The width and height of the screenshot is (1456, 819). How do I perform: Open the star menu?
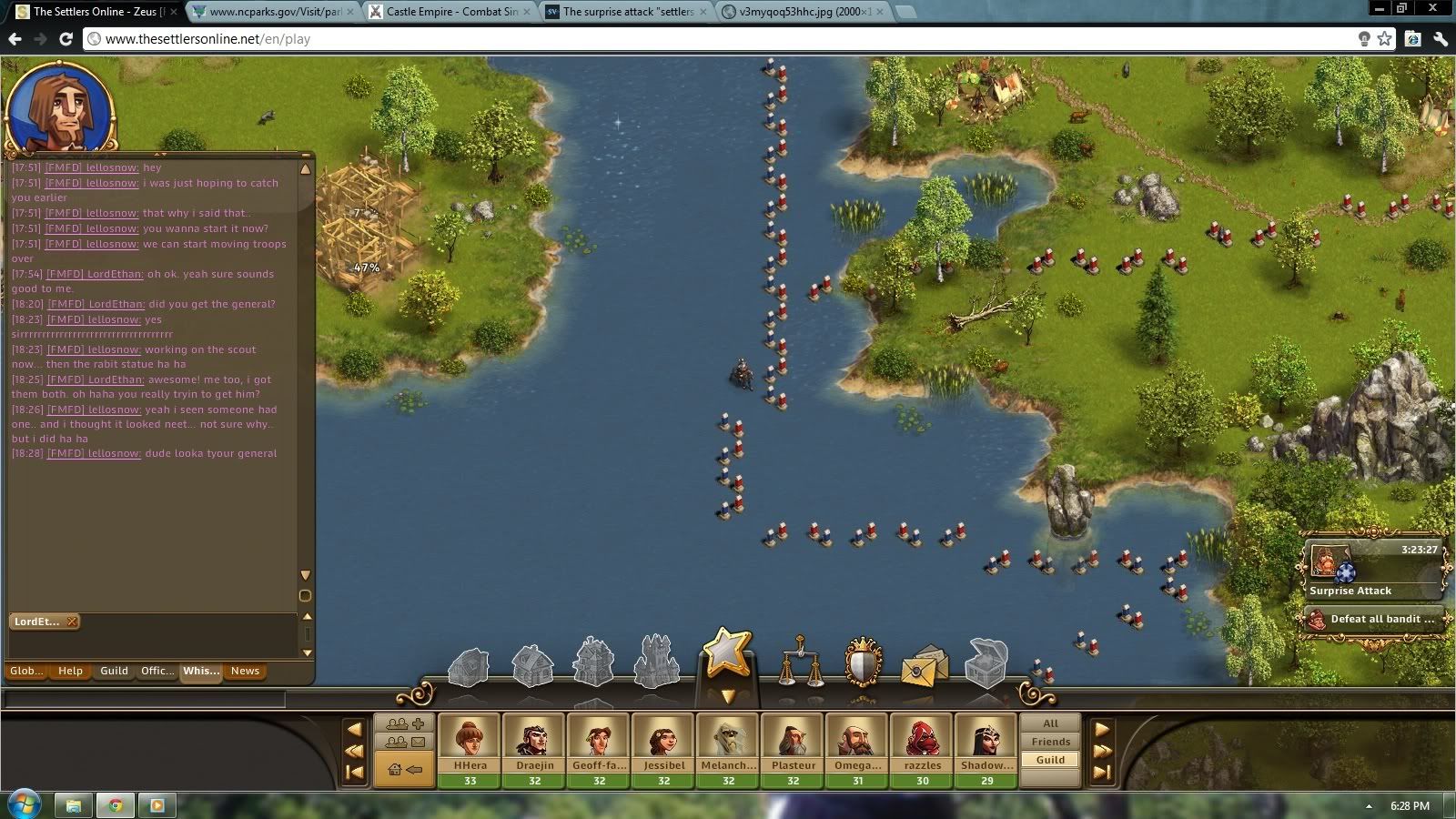[x=727, y=655]
